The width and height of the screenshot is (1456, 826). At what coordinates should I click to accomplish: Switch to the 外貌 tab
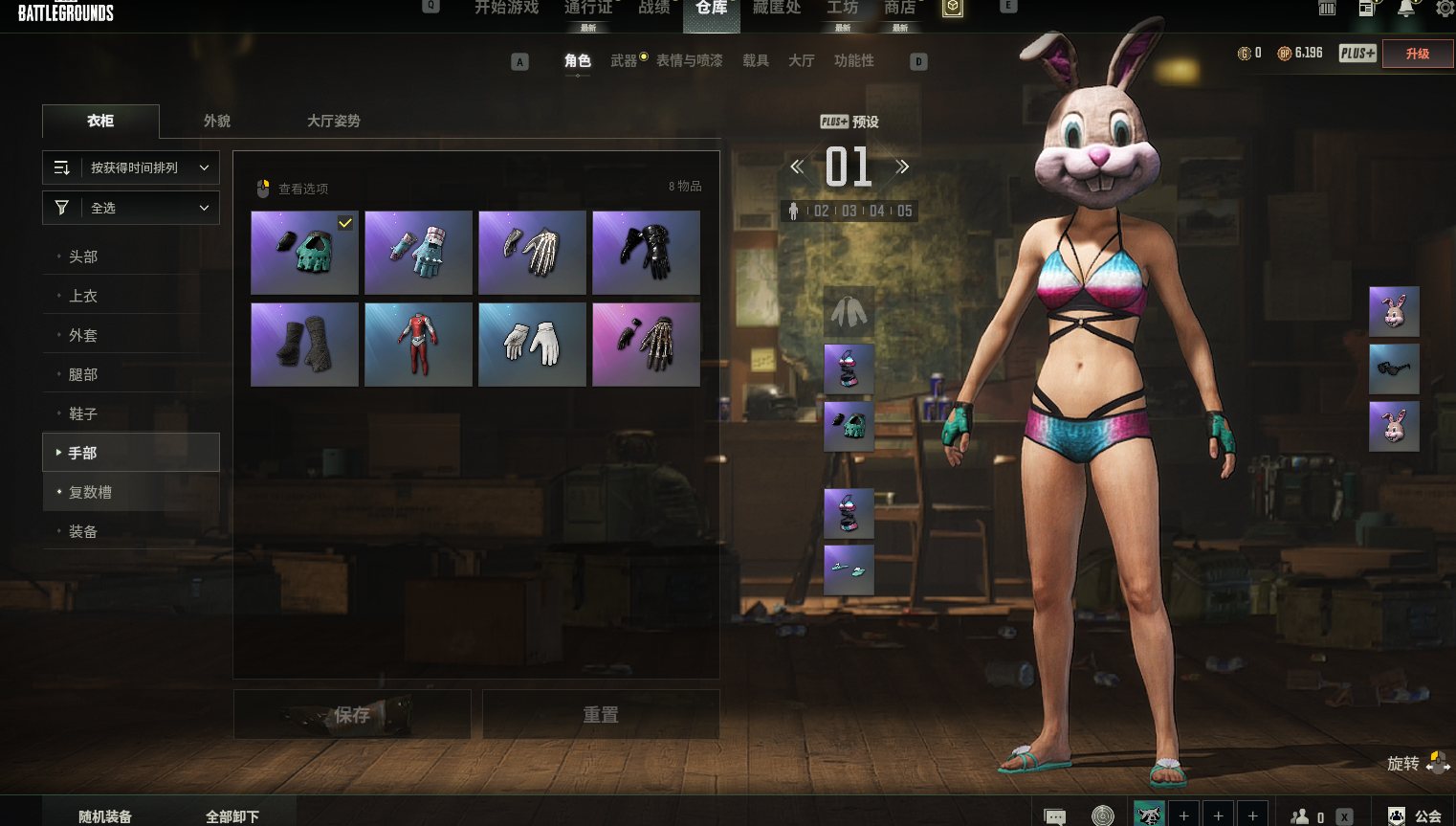coord(217,122)
